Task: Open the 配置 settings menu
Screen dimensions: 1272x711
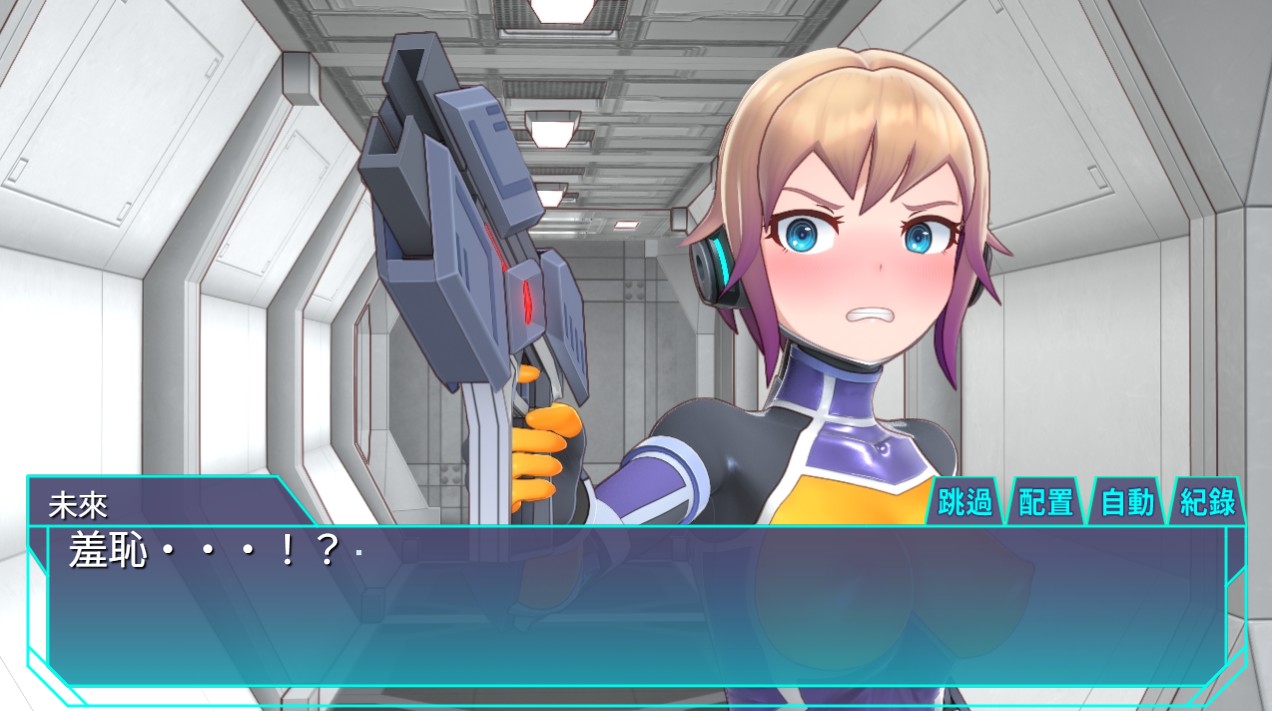Action: tap(1046, 502)
